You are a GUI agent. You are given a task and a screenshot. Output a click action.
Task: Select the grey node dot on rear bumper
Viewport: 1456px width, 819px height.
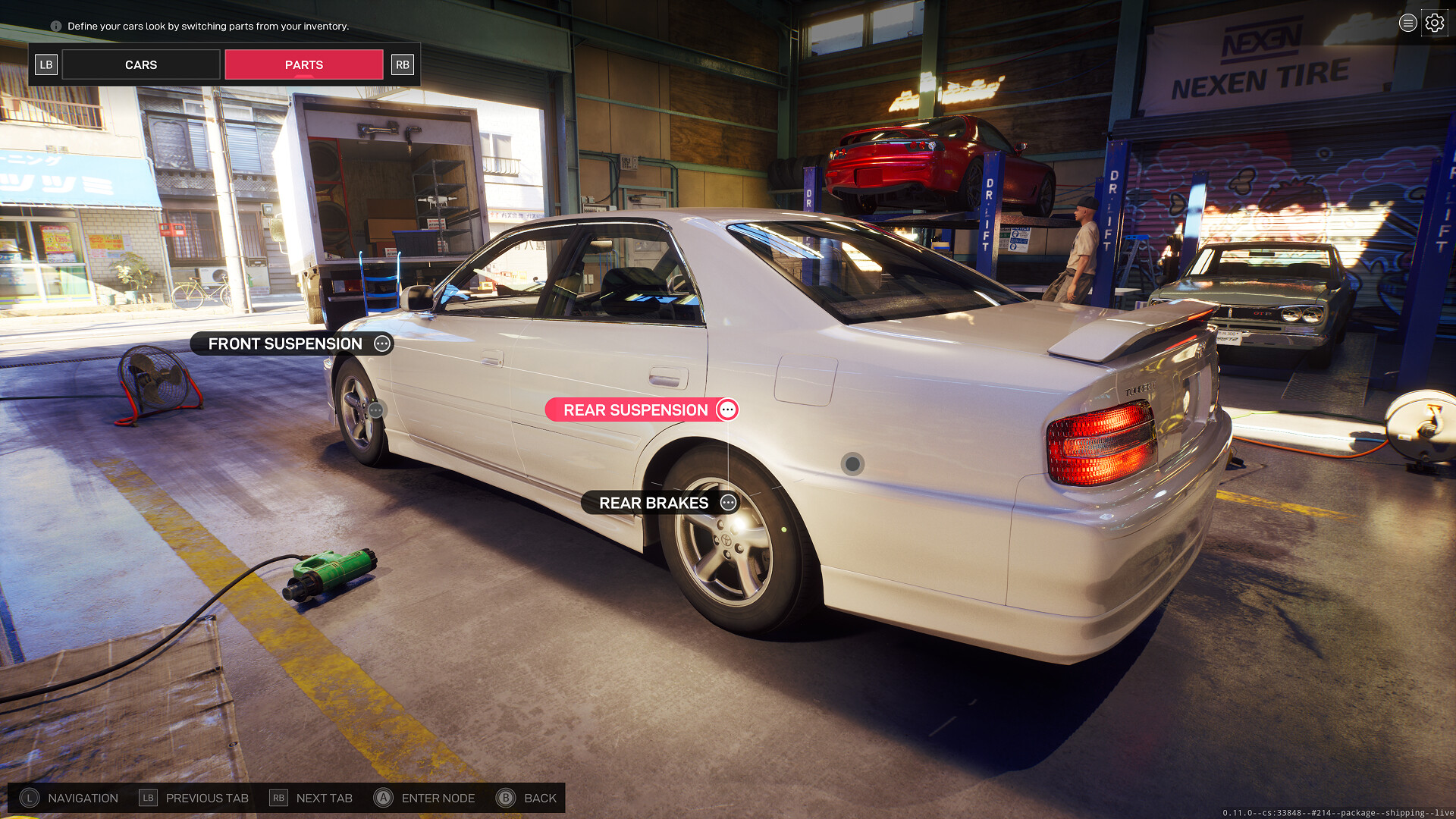coord(852,463)
